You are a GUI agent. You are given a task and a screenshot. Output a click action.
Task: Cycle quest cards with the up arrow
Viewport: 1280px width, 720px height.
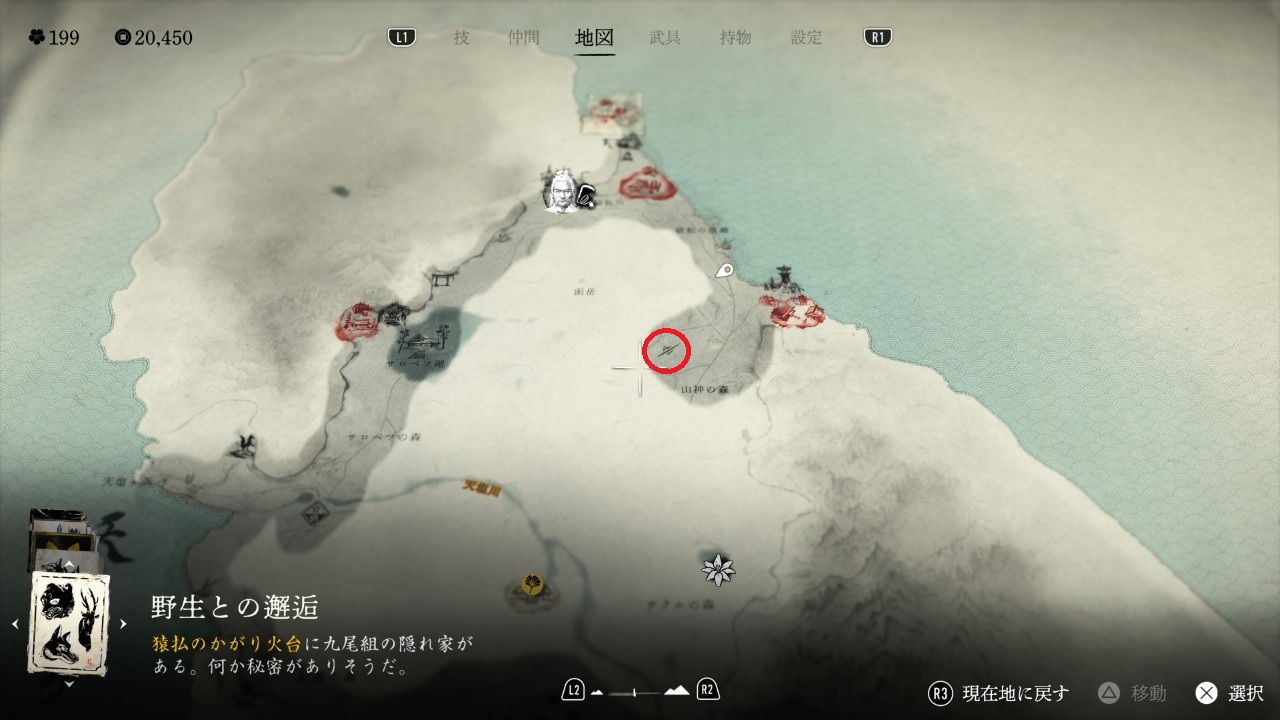tap(69, 566)
